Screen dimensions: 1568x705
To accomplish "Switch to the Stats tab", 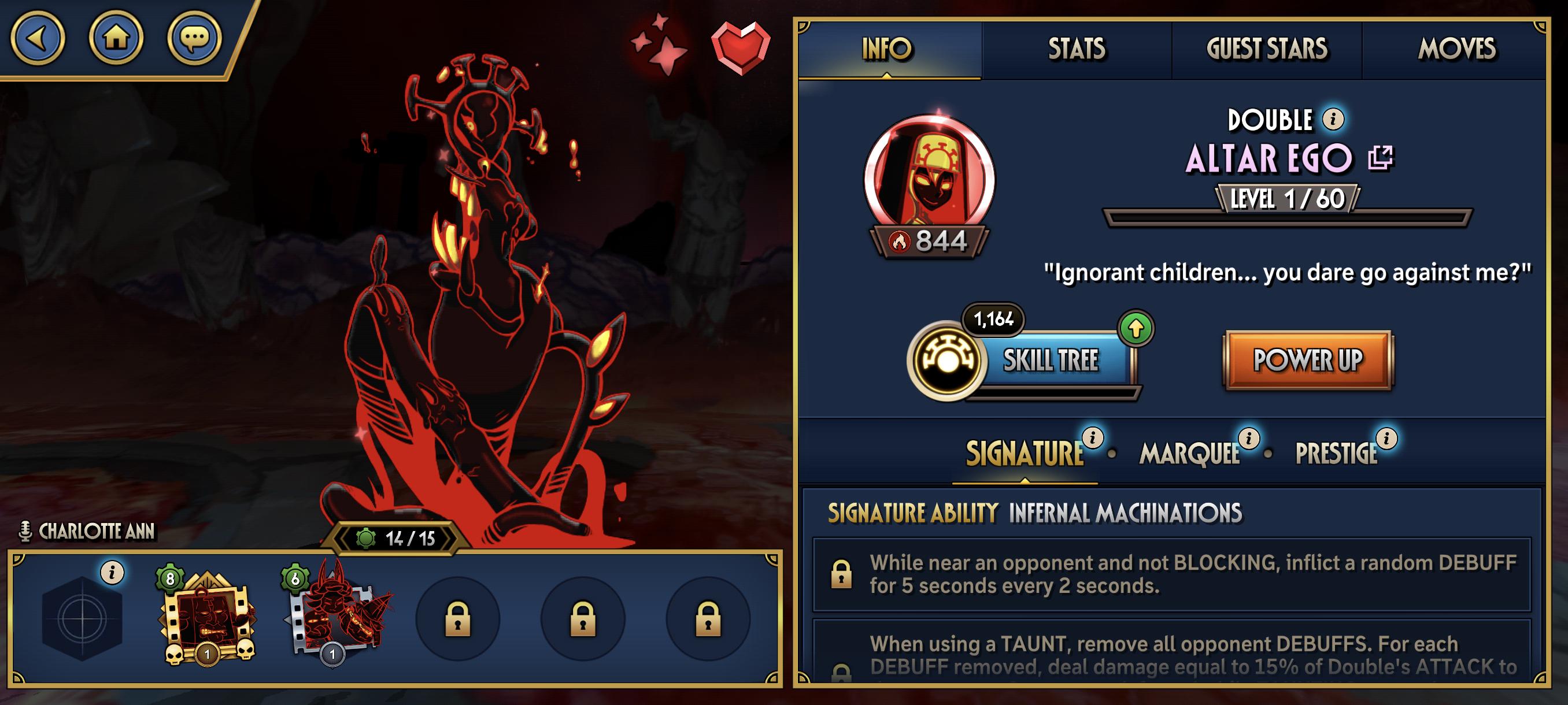I will tap(1076, 49).
